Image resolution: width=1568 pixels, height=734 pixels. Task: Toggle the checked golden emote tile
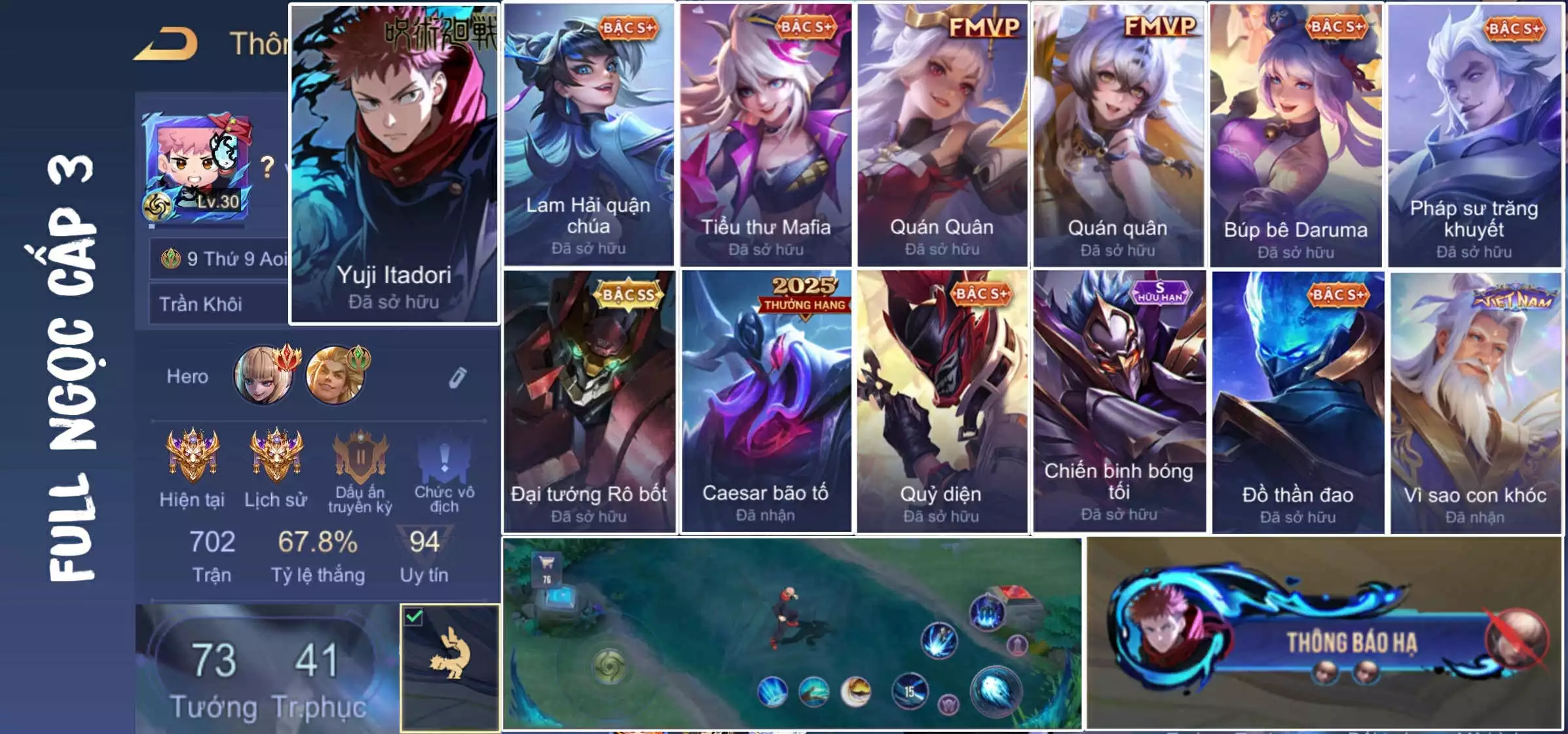tap(450, 667)
